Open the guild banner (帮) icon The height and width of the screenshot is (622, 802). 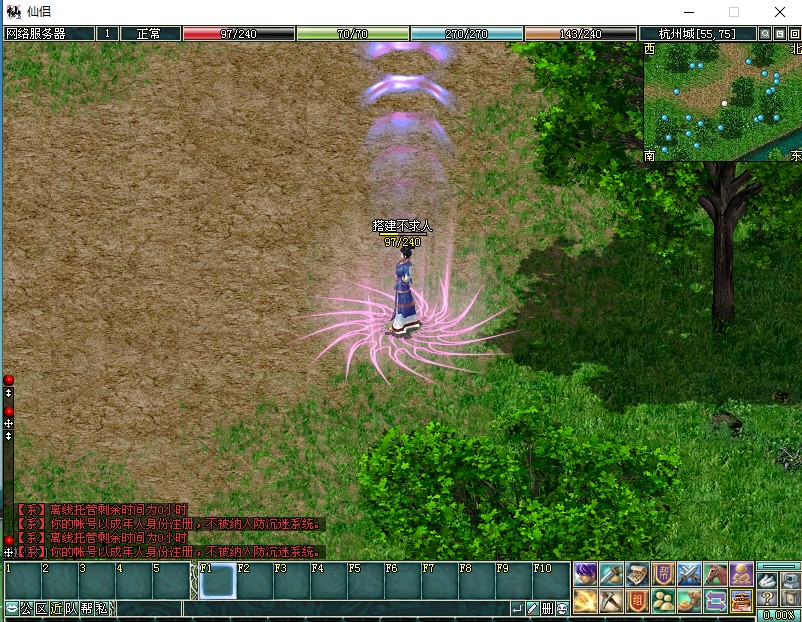[x=663, y=574]
